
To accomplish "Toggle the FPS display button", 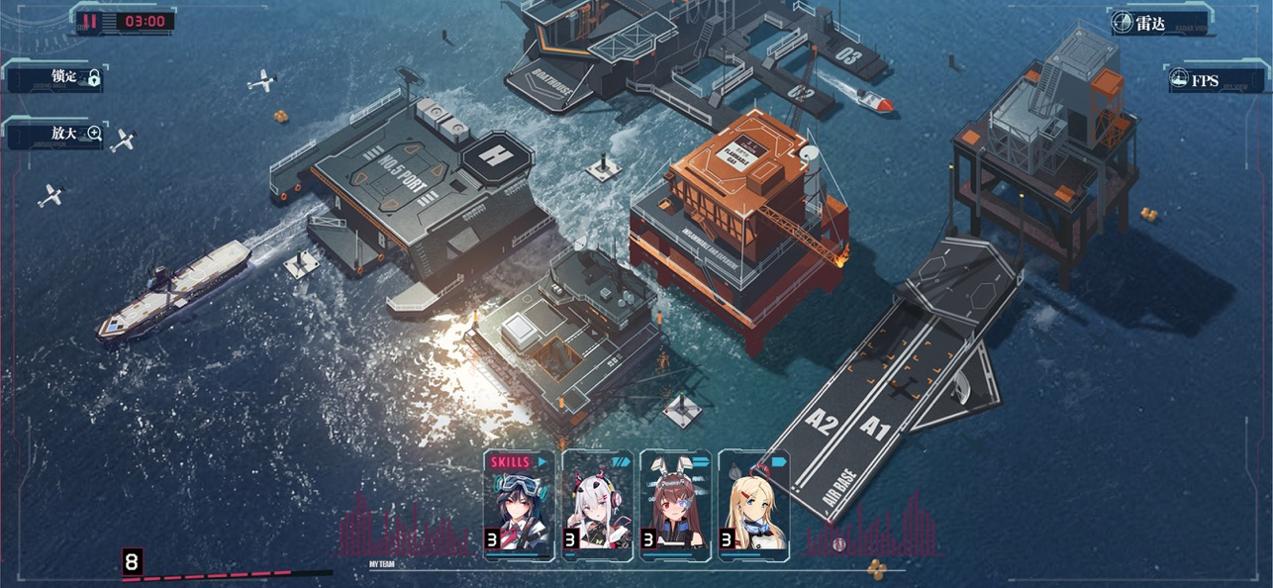I will coord(1212,80).
